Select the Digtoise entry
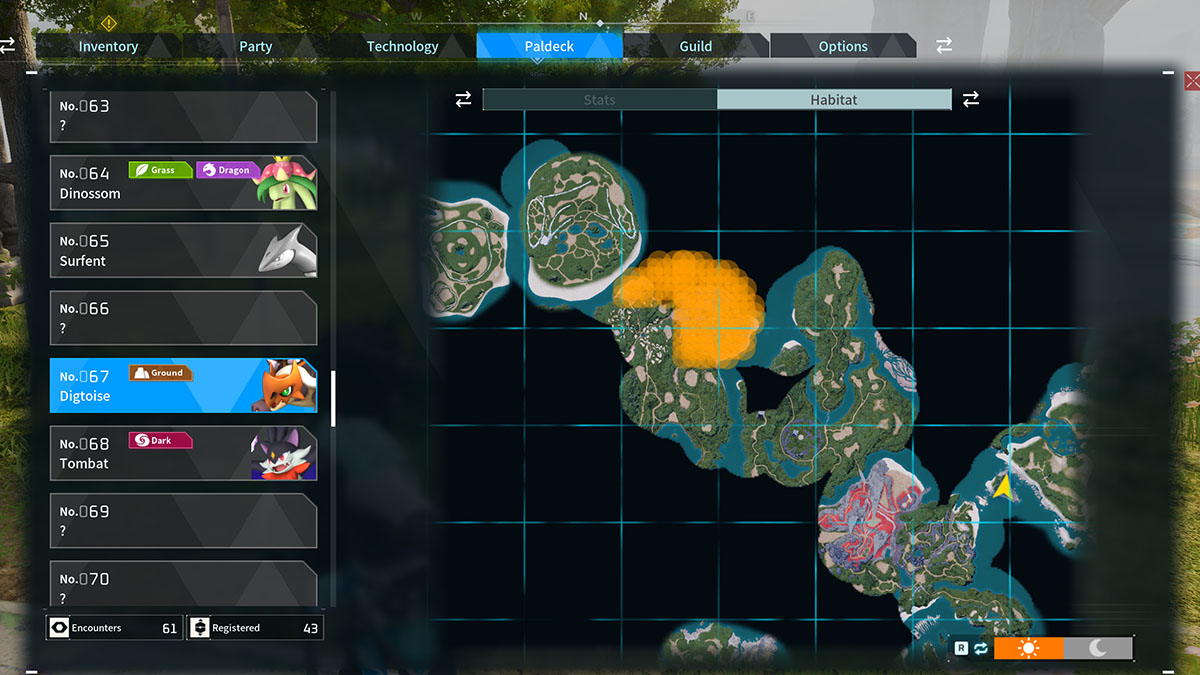 click(x=183, y=386)
